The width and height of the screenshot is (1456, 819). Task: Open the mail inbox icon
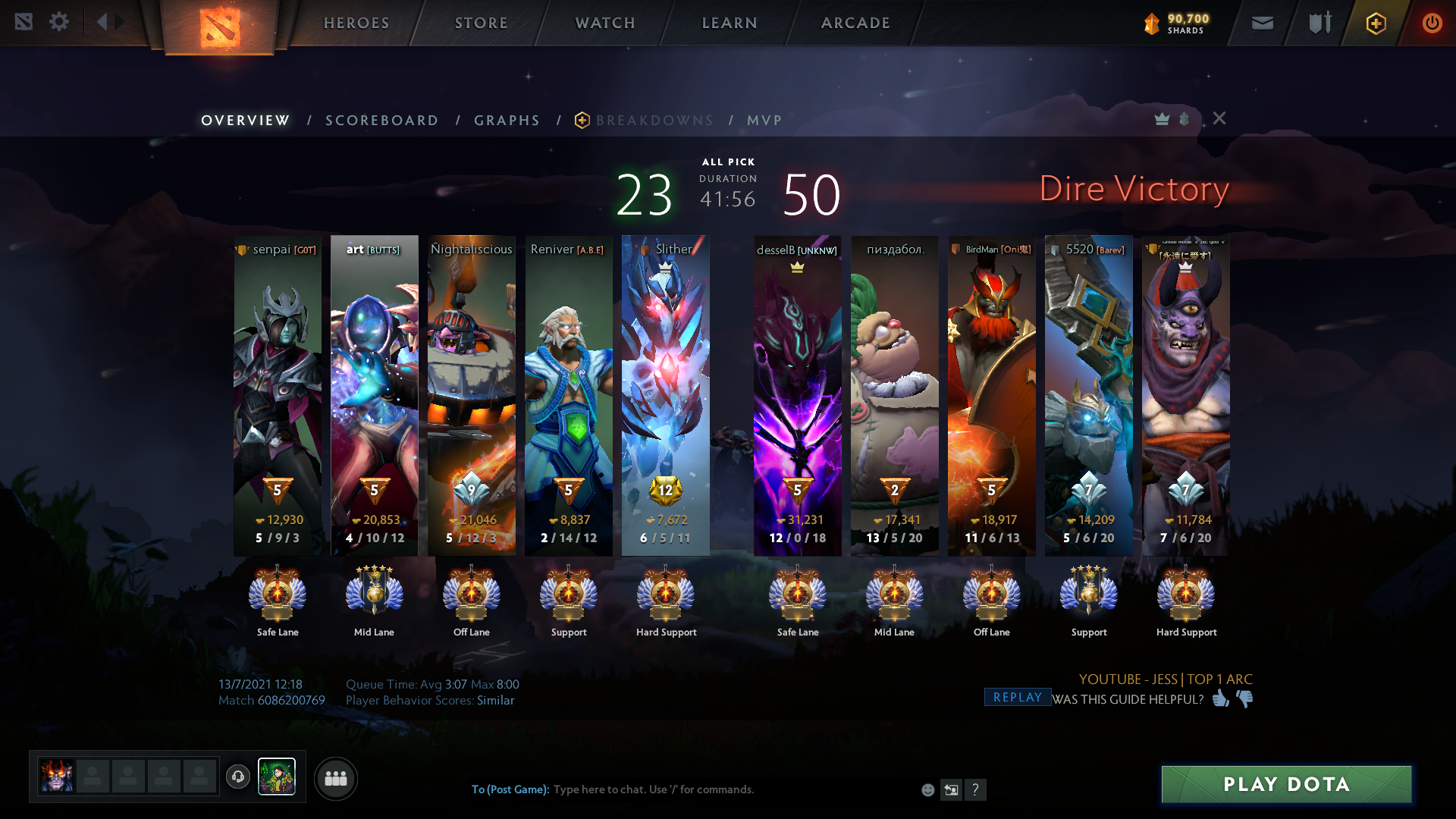click(x=1263, y=23)
